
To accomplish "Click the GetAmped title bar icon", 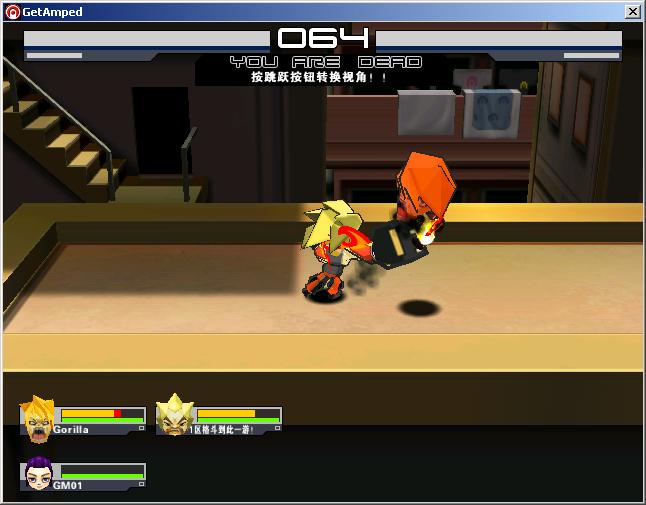I will [12, 12].
